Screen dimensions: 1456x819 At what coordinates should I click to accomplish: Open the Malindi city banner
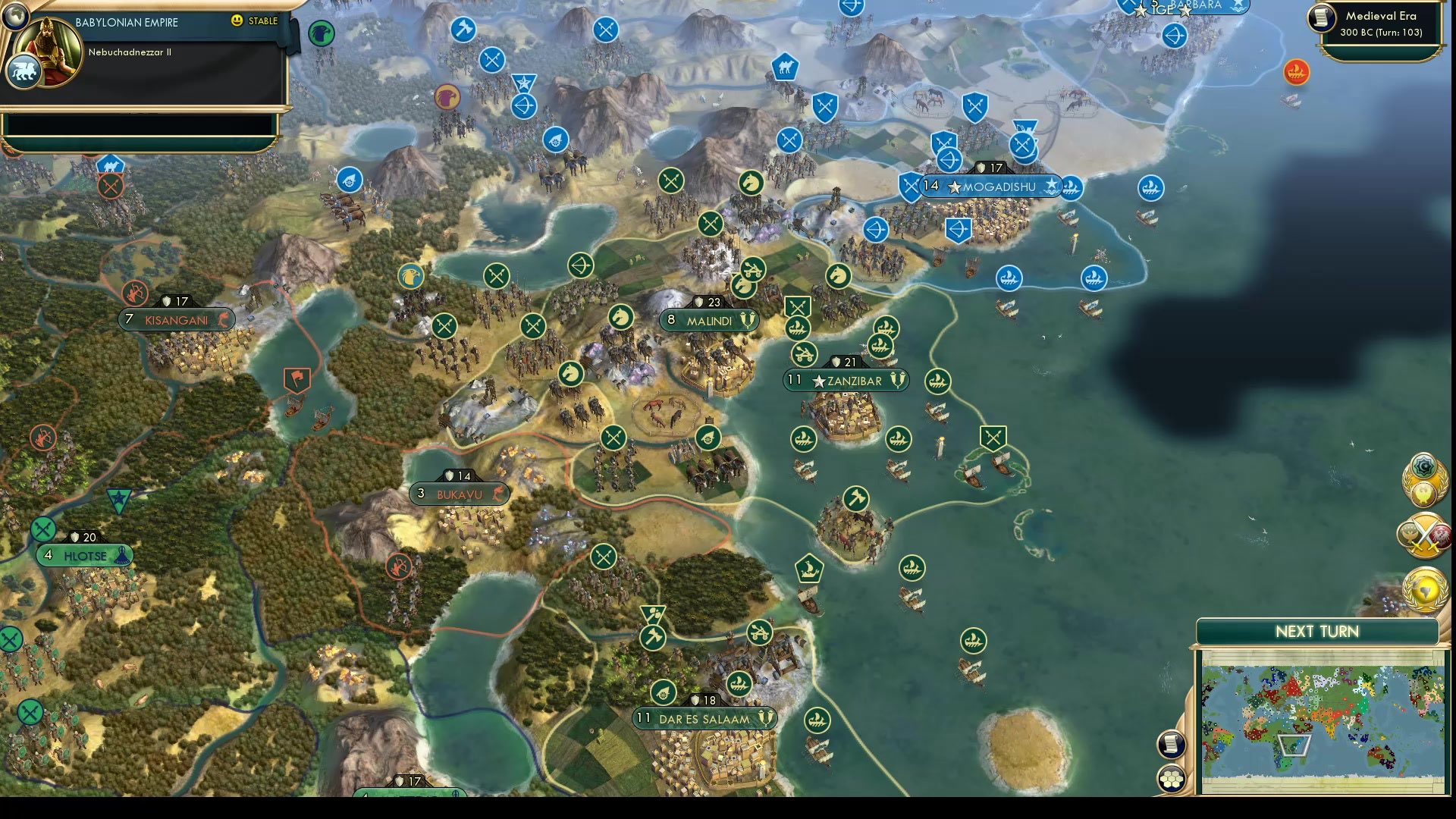(709, 320)
